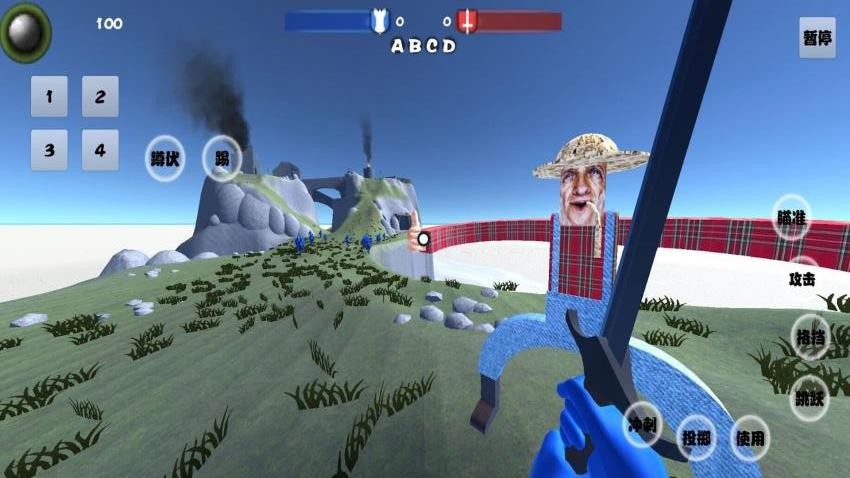This screenshot has height=478, width=850.
Task: Select weapon slot 1
Action: (x=49, y=97)
